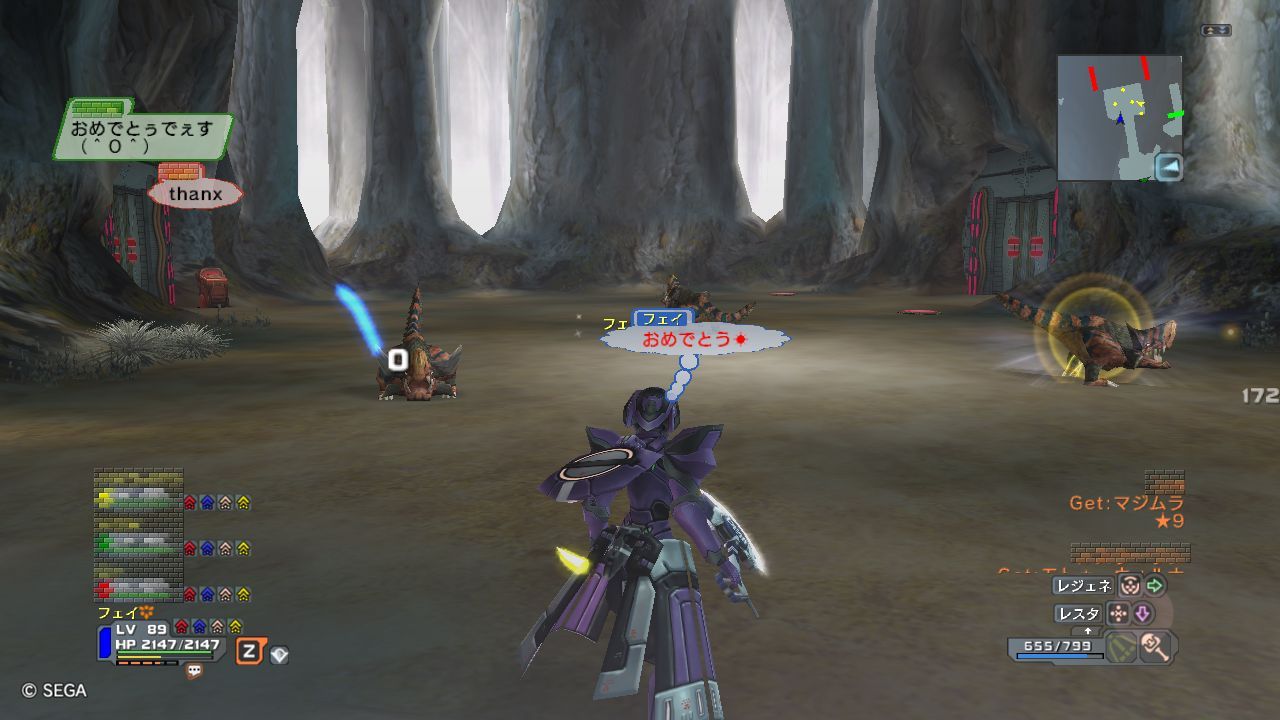Click the green おめでとぅでぇす chat message
Image resolution: width=1280 pixels, height=720 pixels.
[142, 136]
